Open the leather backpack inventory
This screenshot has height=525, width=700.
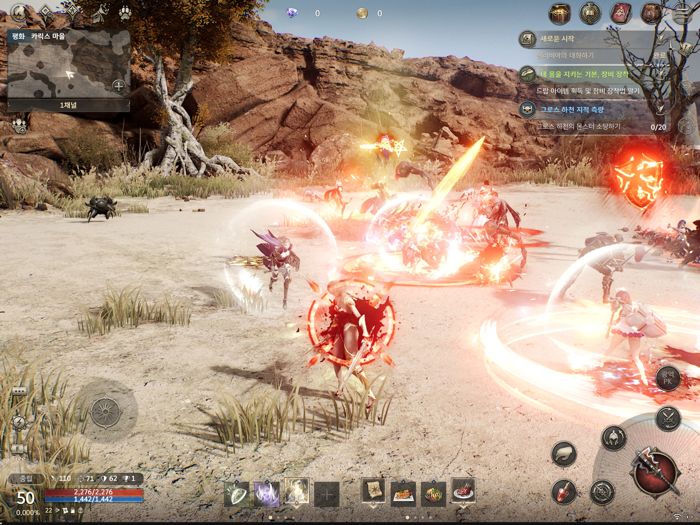652,13
